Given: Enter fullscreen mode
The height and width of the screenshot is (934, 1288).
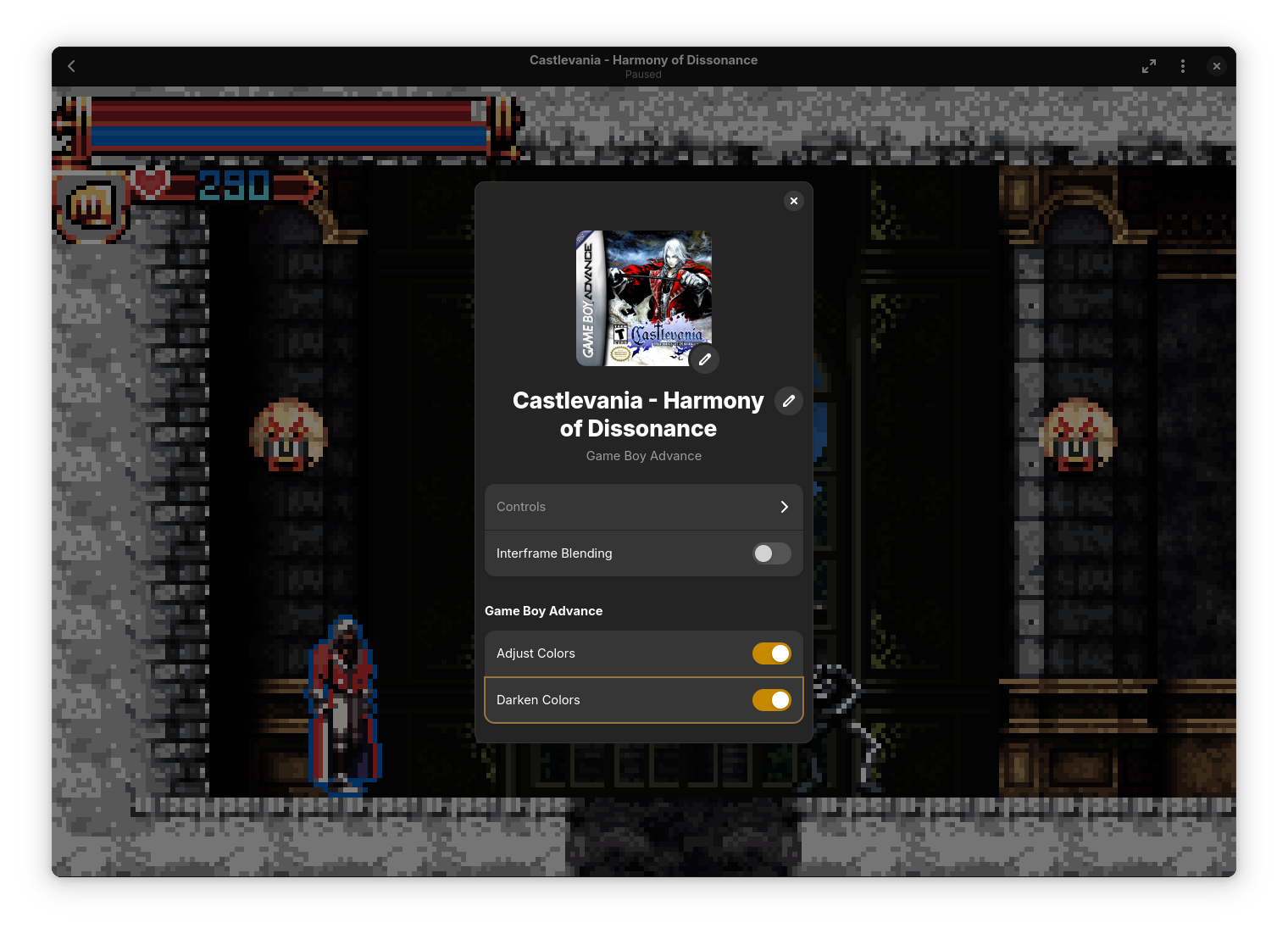Looking at the screenshot, I should click(x=1149, y=65).
